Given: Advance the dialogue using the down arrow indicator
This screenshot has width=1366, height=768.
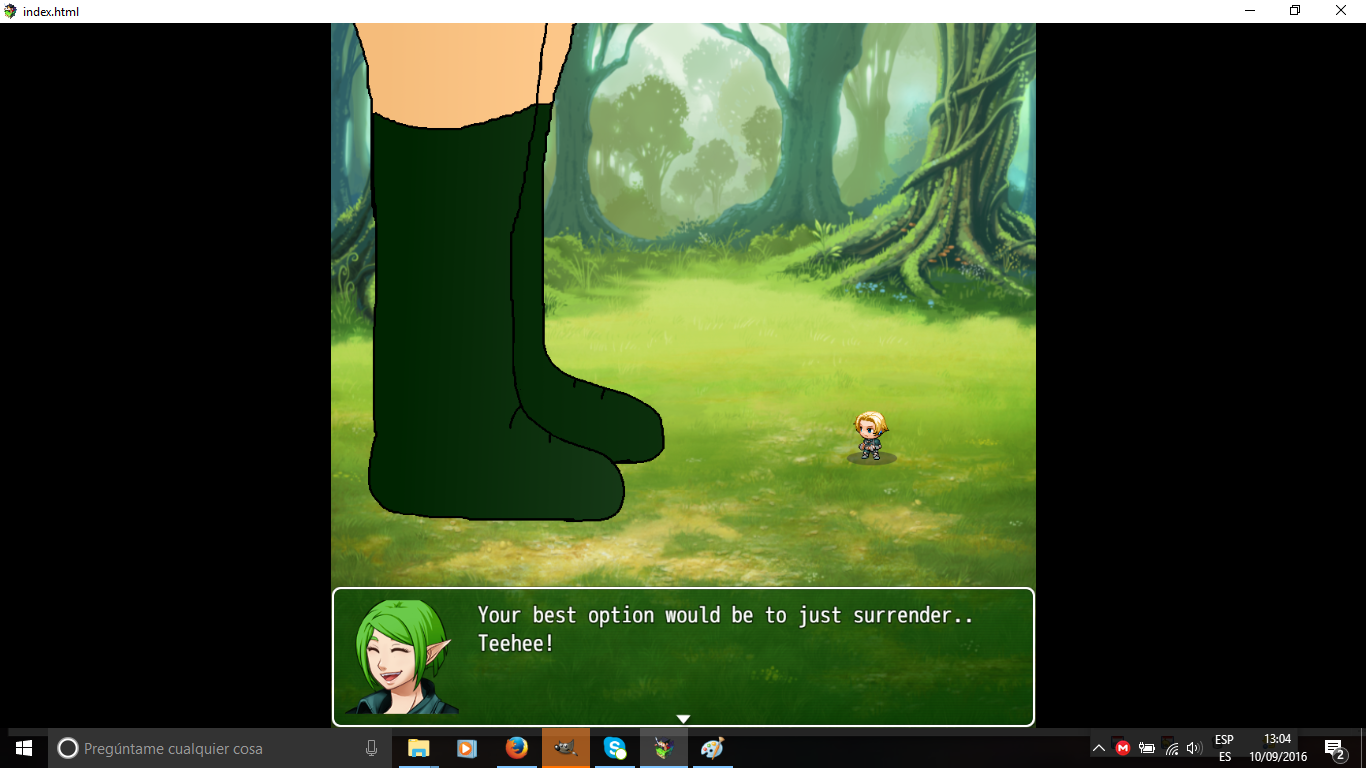Looking at the screenshot, I should [683, 717].
